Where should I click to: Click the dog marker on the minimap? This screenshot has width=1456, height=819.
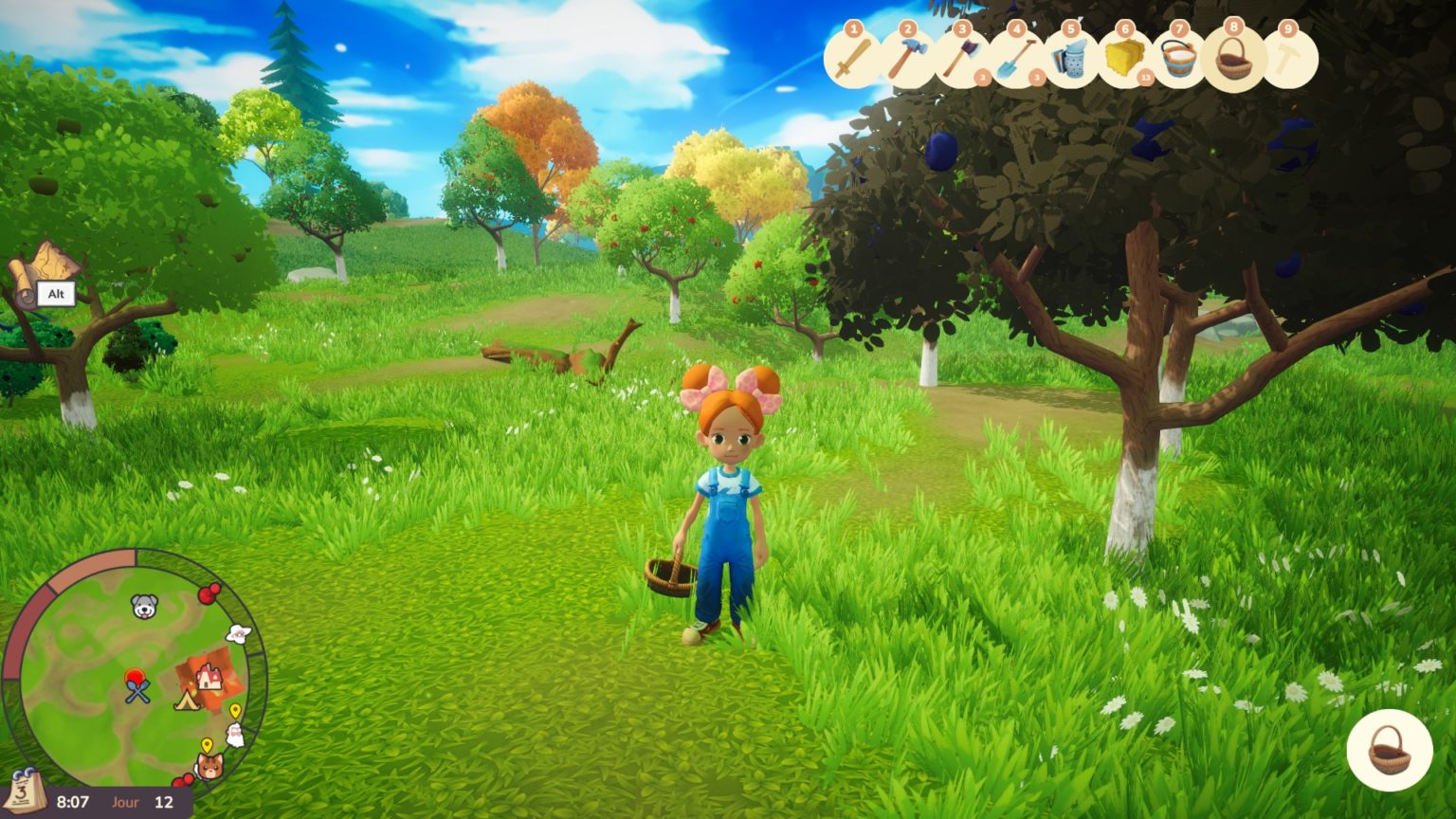point(144,607)
